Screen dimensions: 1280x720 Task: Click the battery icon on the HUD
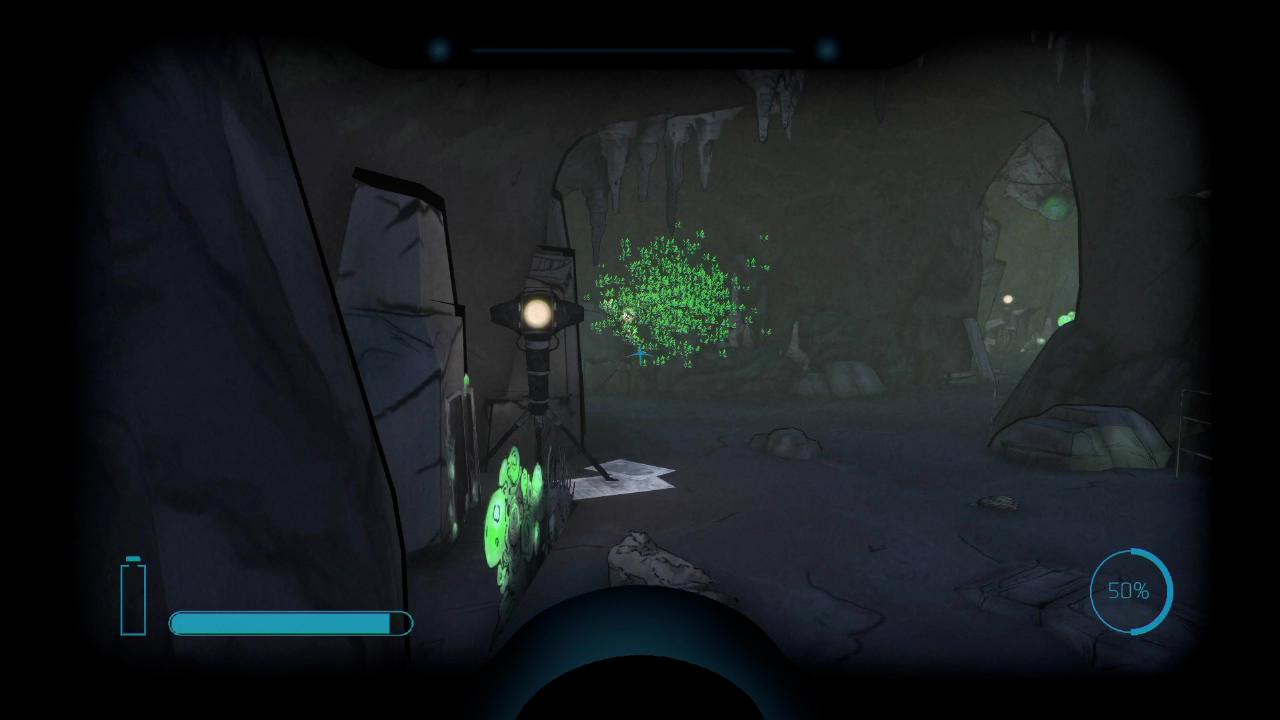click(133, 596)
